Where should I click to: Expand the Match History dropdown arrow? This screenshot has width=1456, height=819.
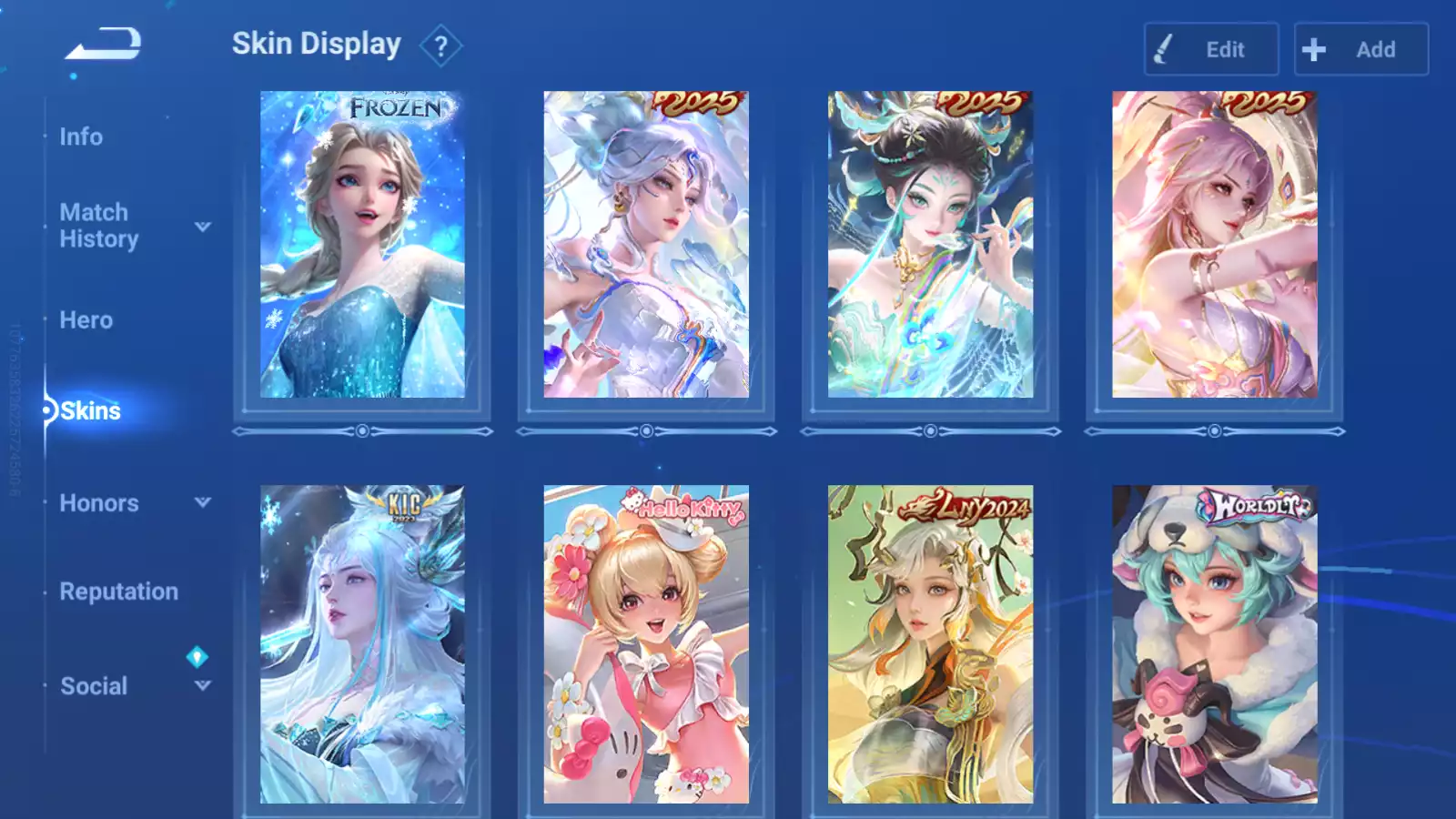203,227
